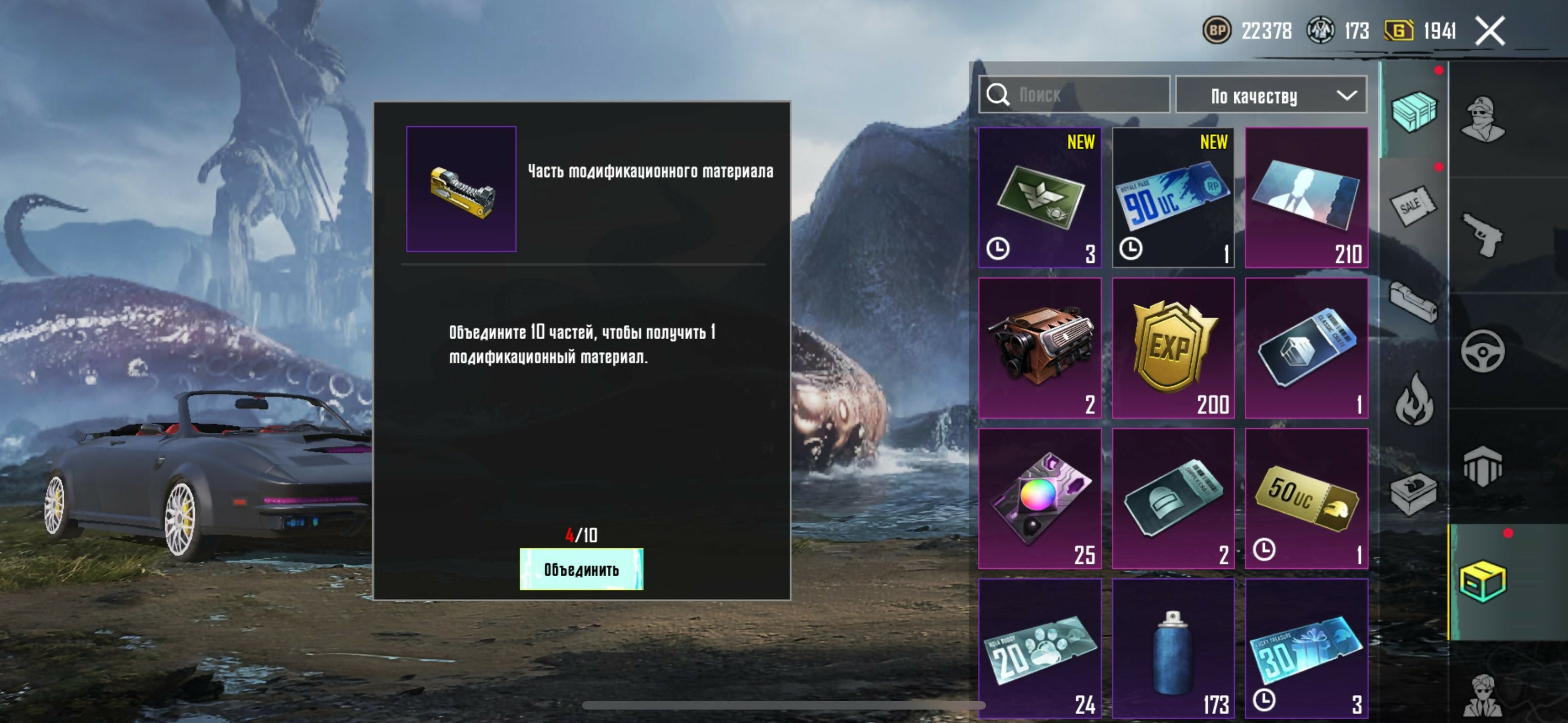Switch to the SALE tag tab
This screenshot has height=723, width=1568.
click(1413, 206)
